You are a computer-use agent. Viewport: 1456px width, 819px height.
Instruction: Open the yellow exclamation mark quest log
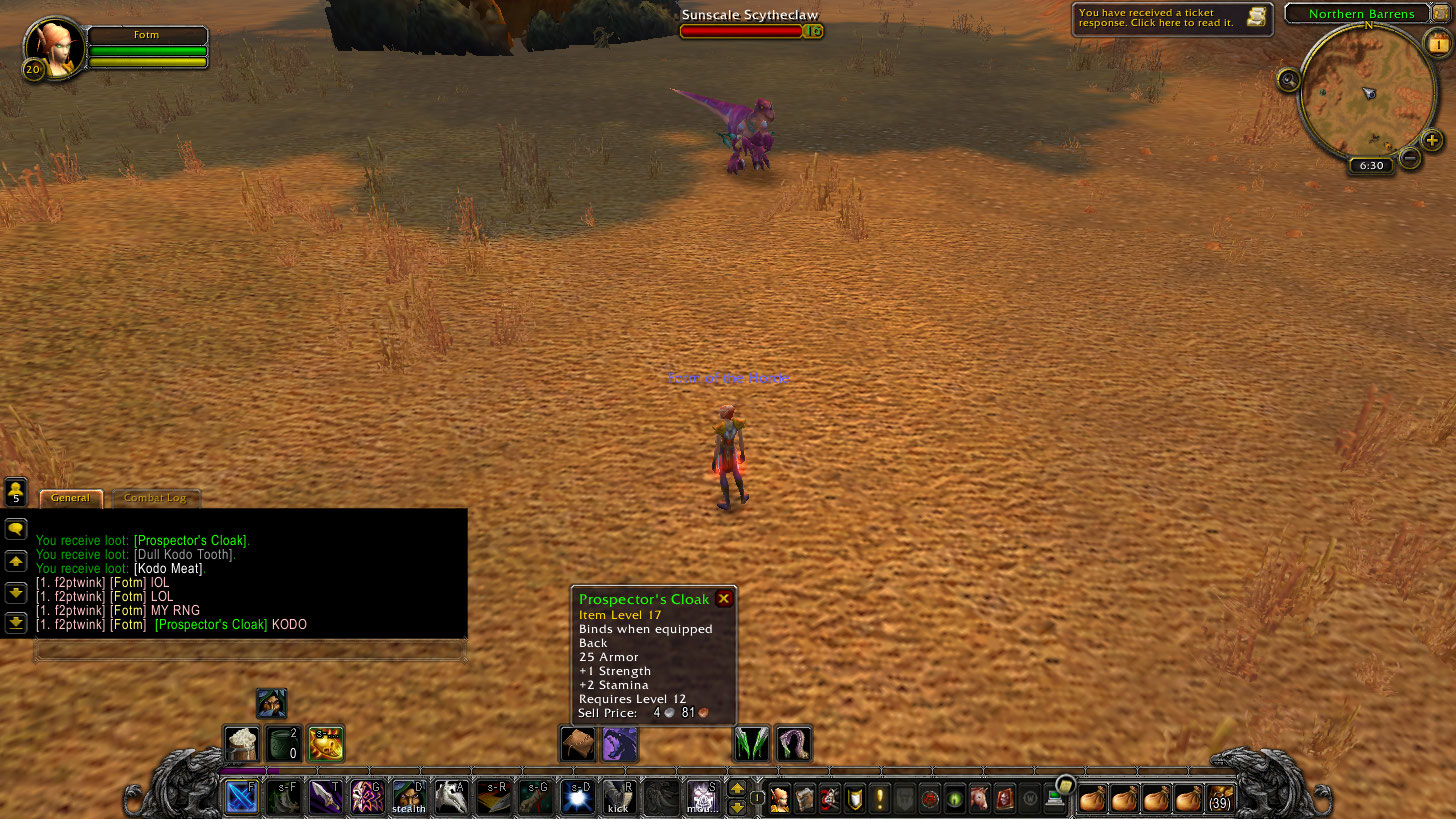pos(880,799)
